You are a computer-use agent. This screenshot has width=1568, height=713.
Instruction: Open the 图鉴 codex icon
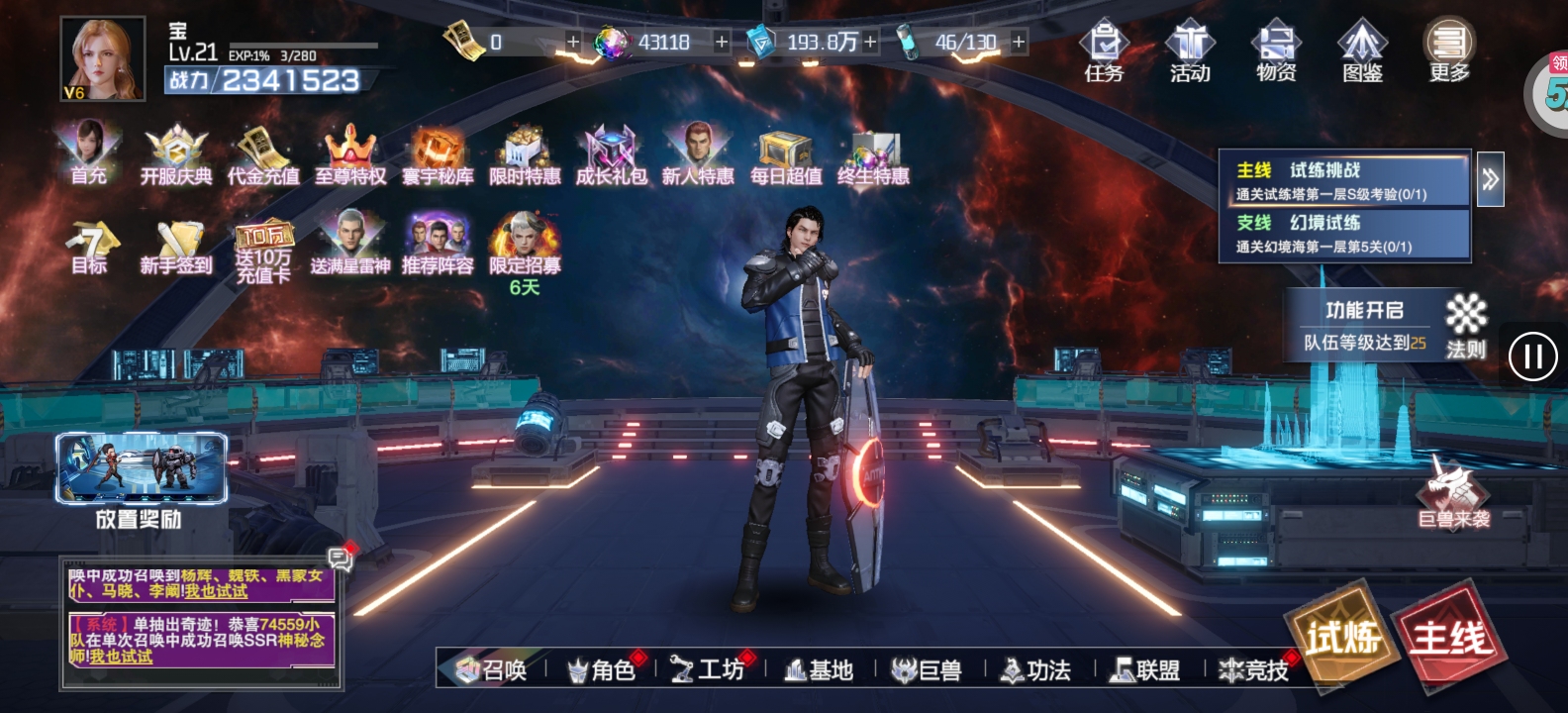[1362, 51]
